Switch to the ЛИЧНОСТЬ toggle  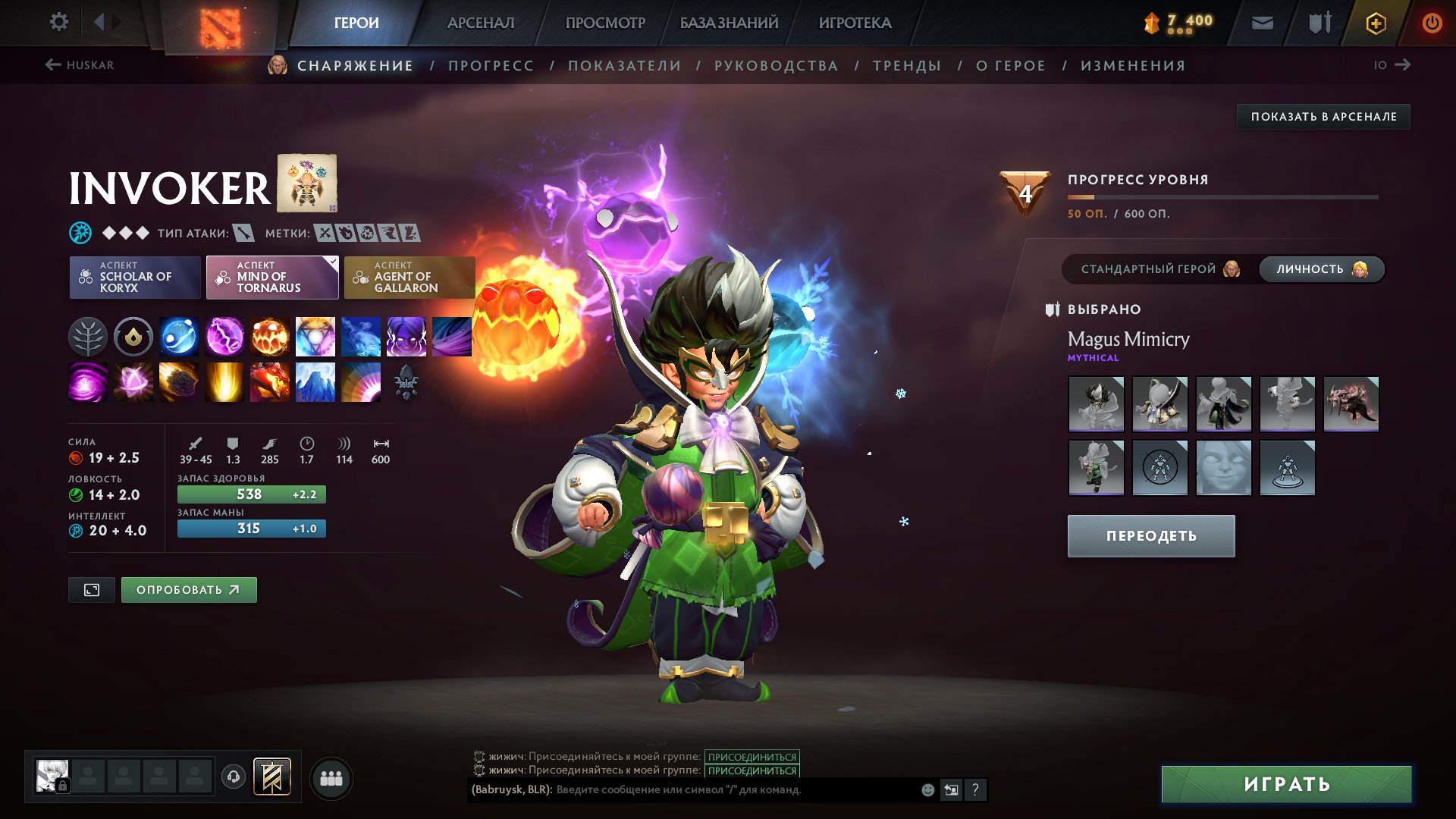coord(1321,269)
